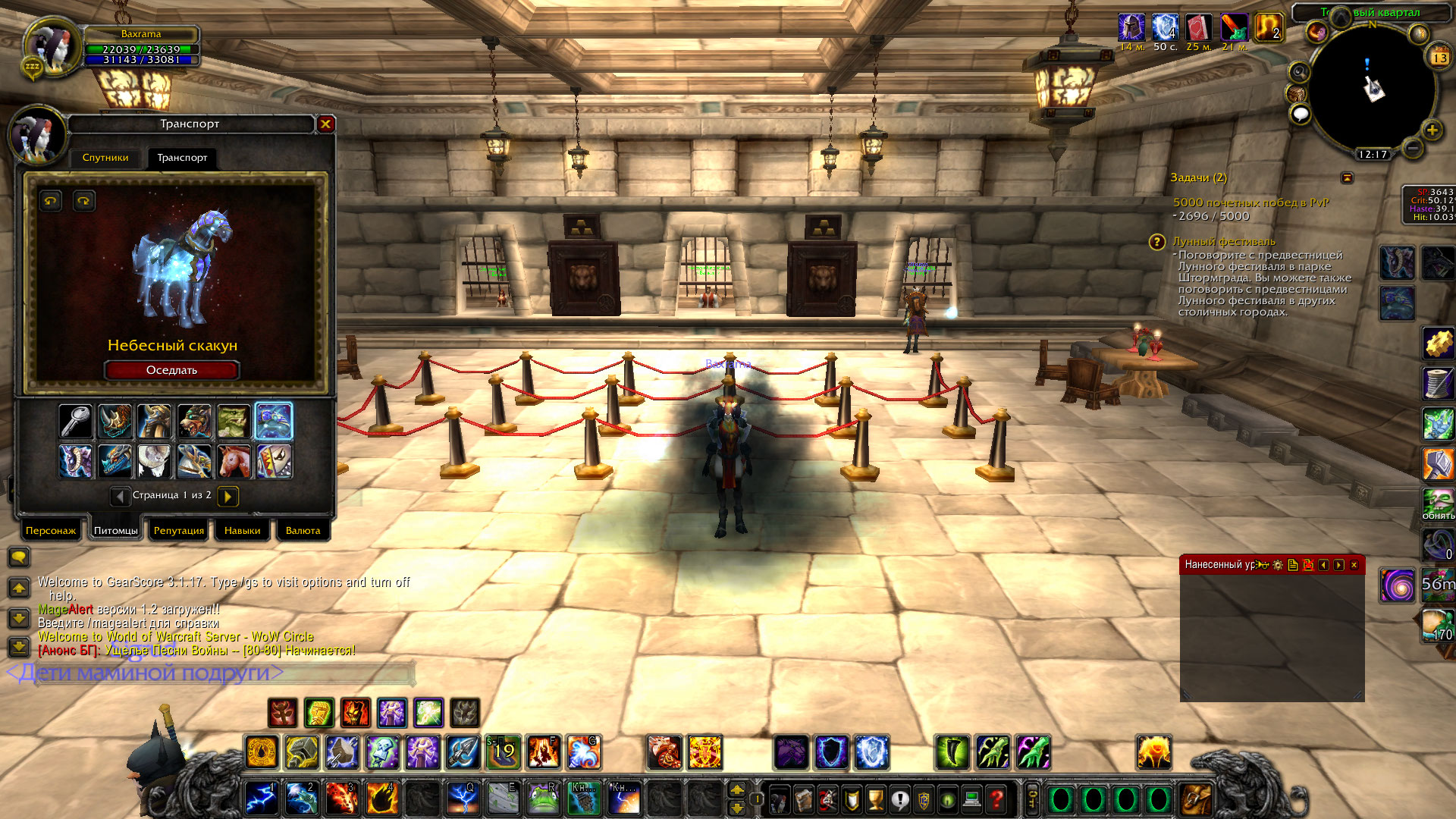Show the Валюта tab
Viewport: 1456px width, 819px height.
pos(303,531)
